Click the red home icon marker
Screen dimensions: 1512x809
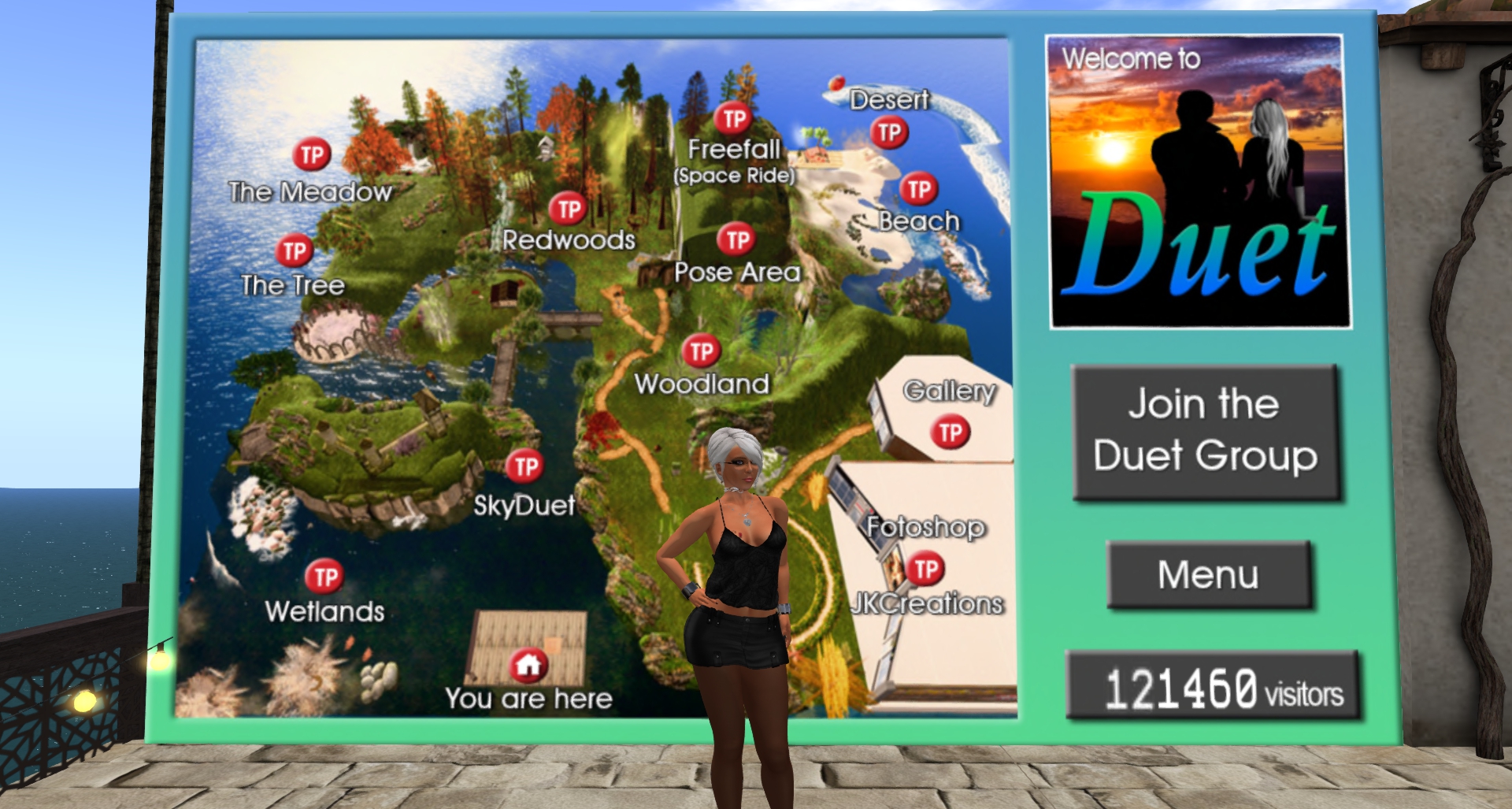[x=528, y=666]
